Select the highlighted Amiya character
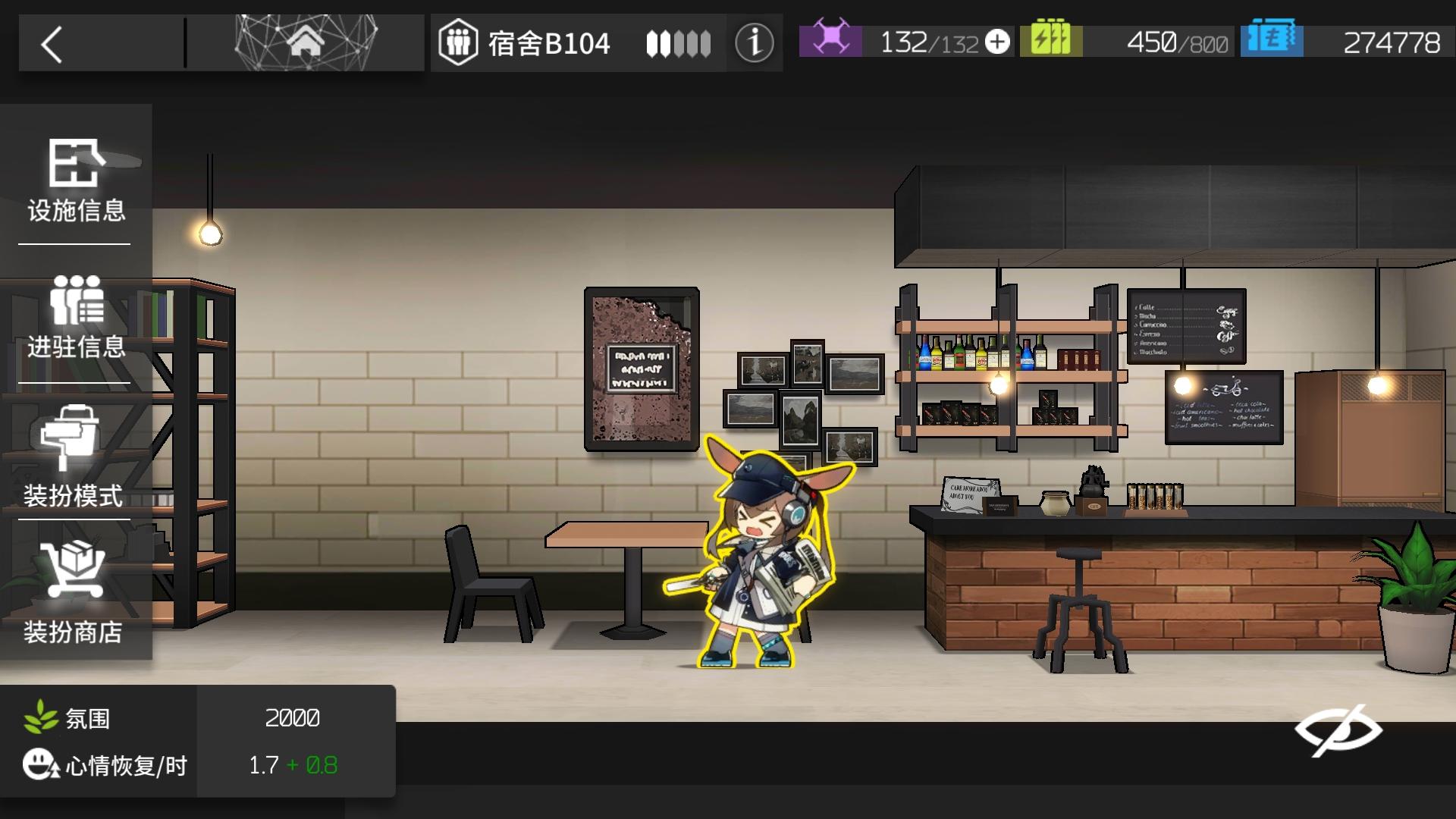The image size is (1456, 819). [x=758, y=561]
